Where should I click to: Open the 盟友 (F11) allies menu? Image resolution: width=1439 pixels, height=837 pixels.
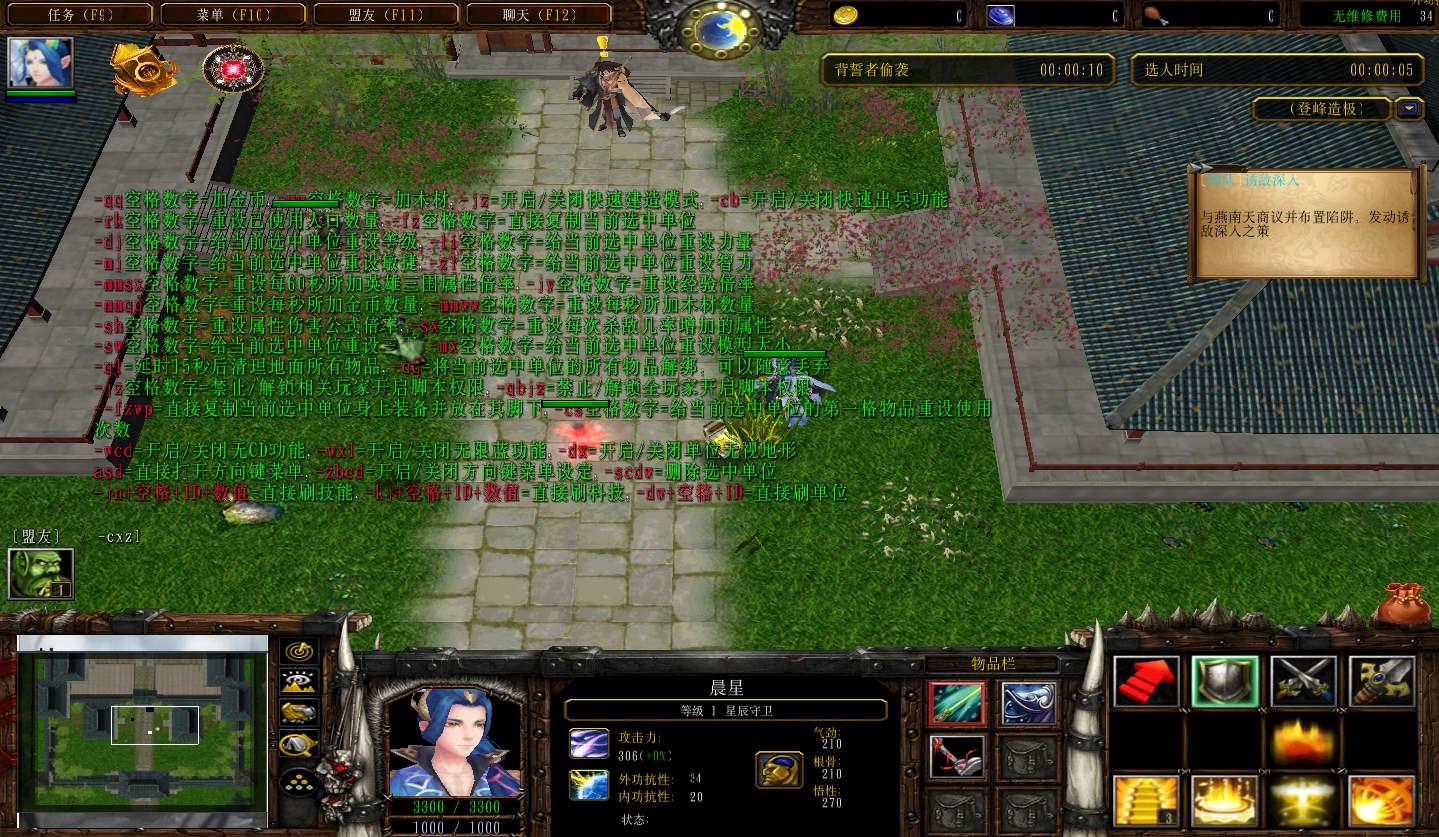[388, 15]
